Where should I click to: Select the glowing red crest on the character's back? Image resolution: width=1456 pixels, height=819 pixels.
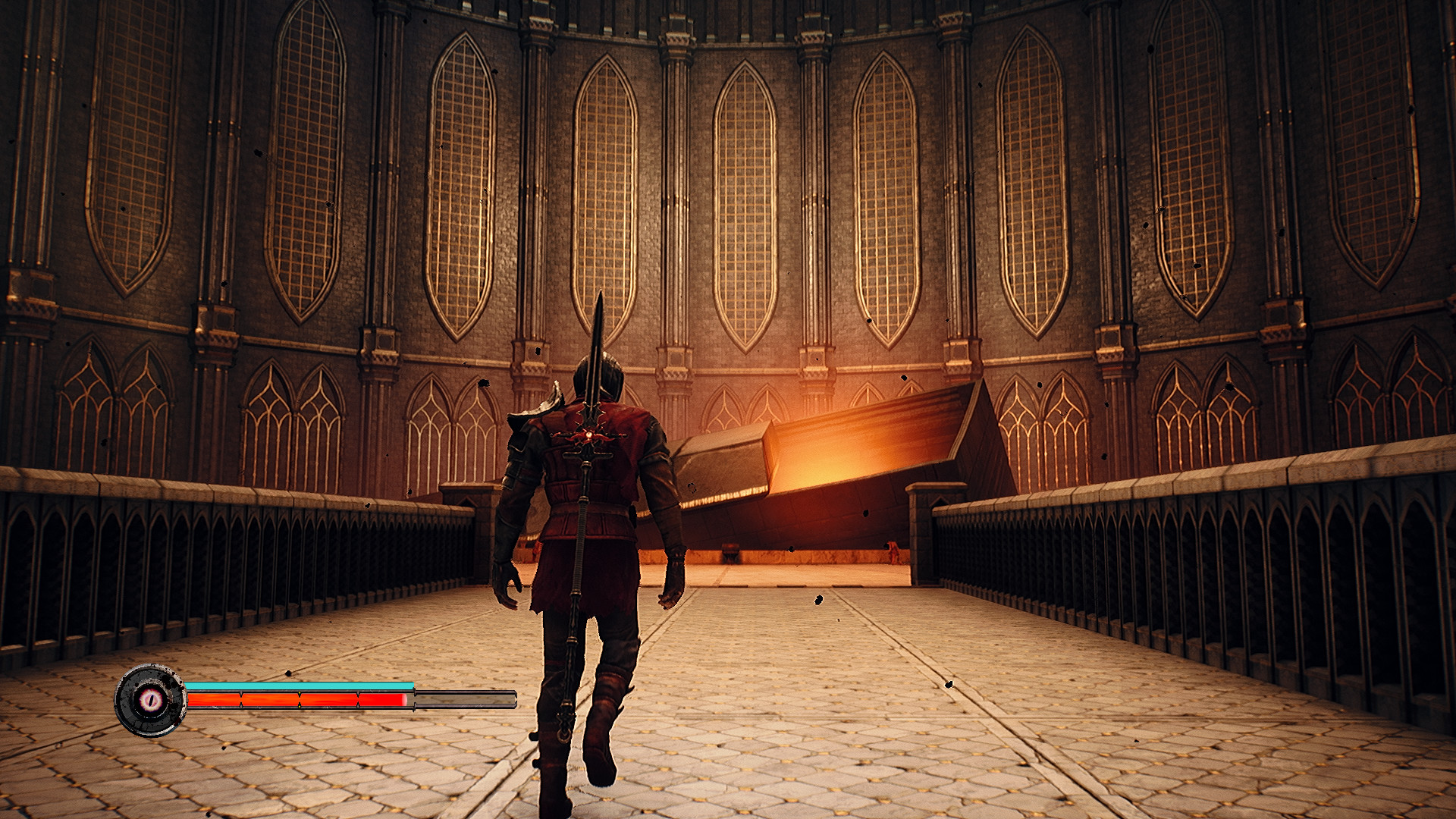[x=589, y=434]
